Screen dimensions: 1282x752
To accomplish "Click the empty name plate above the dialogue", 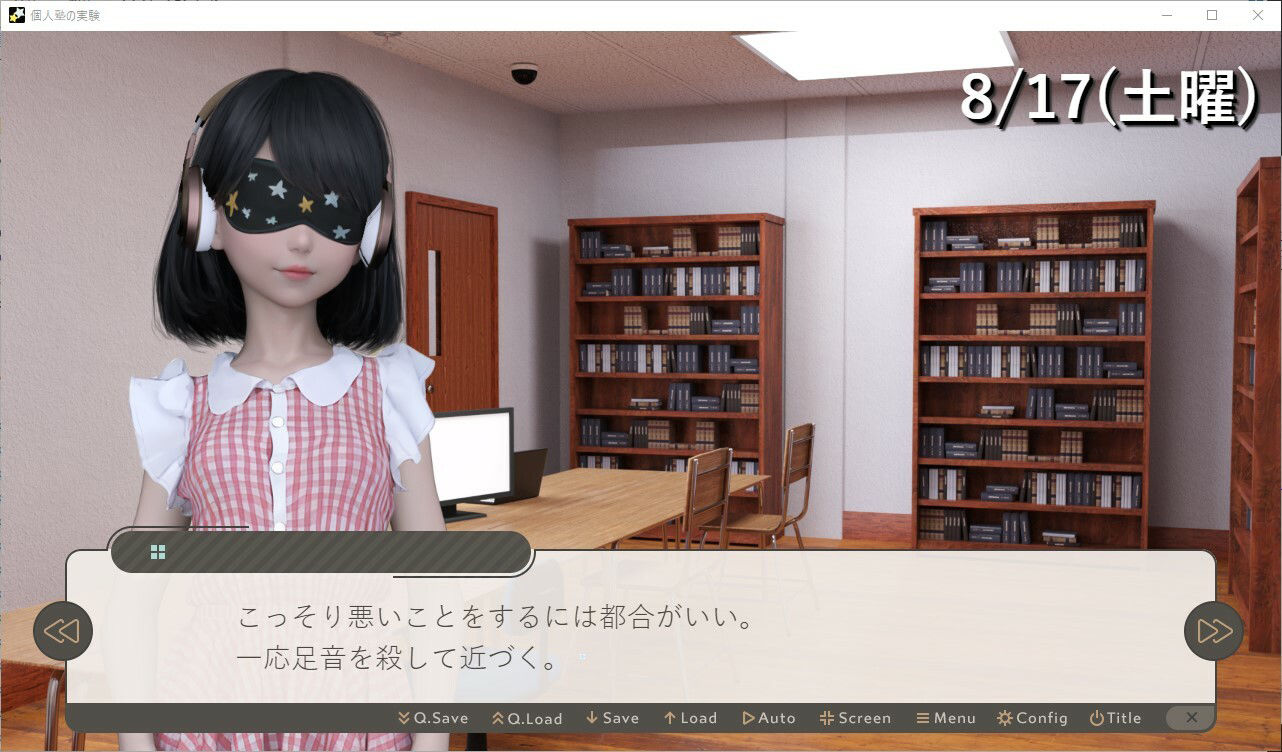I will tap(330, 551).
